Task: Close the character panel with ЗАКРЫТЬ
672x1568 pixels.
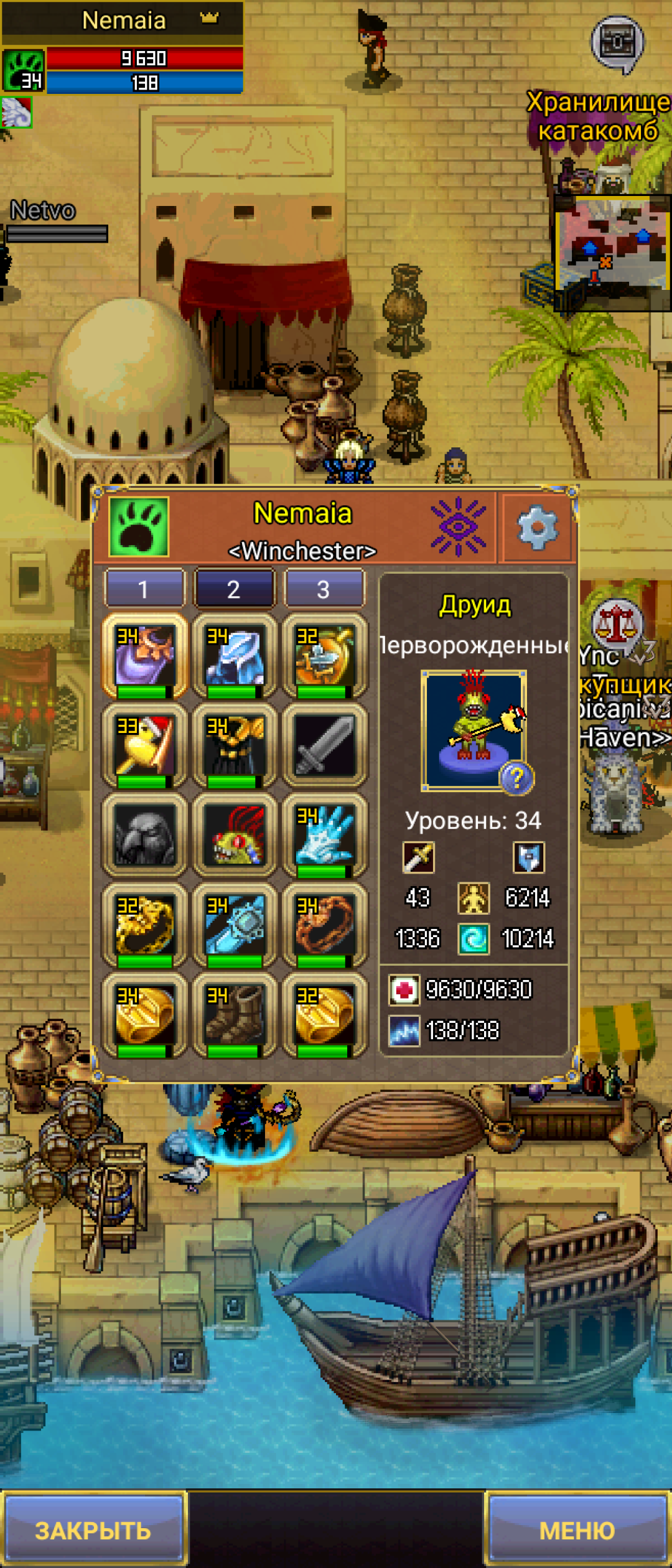Action: coord(93,1530)
